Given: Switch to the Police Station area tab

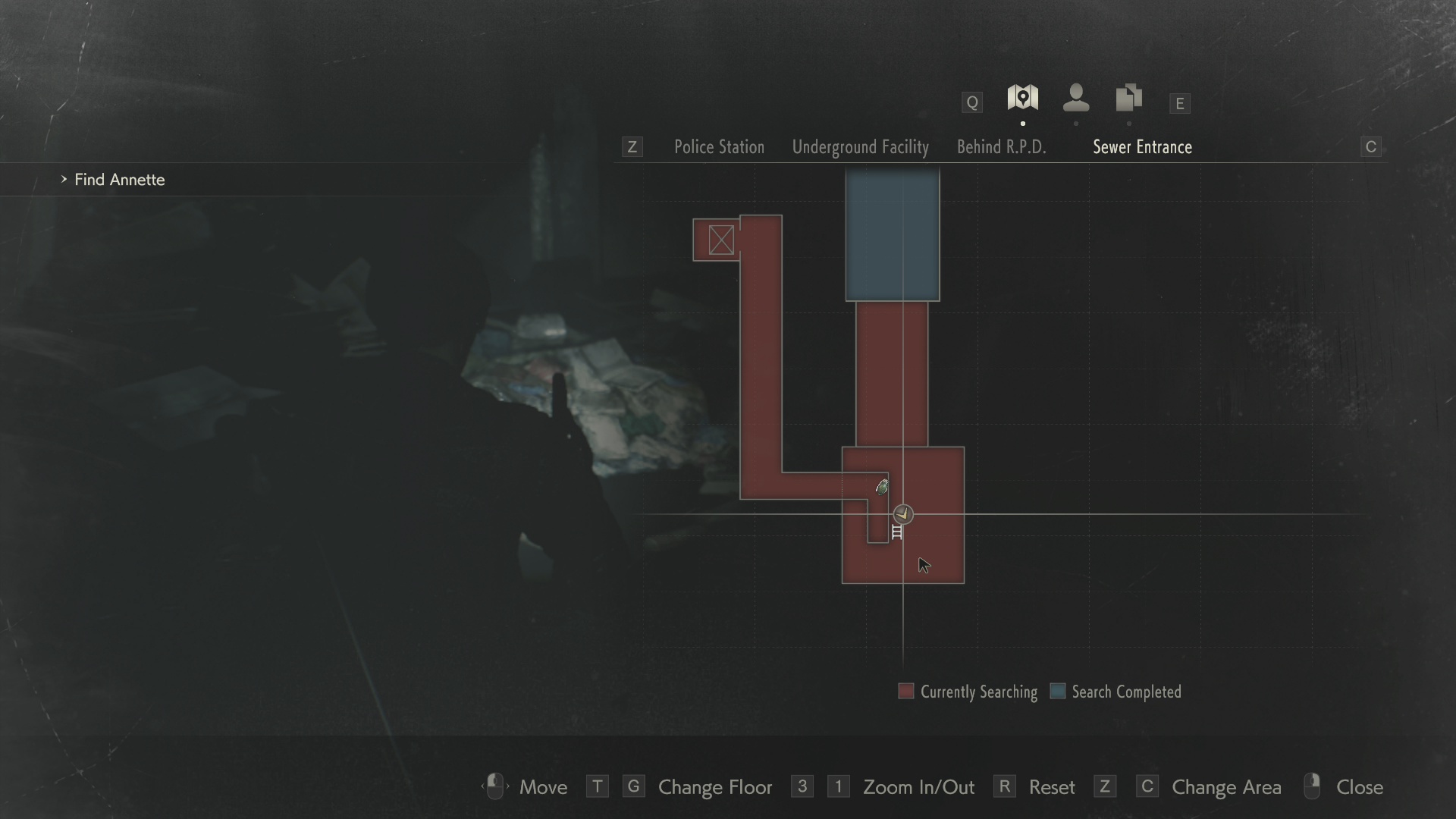Looking at the screenshot, I should 719,147.
